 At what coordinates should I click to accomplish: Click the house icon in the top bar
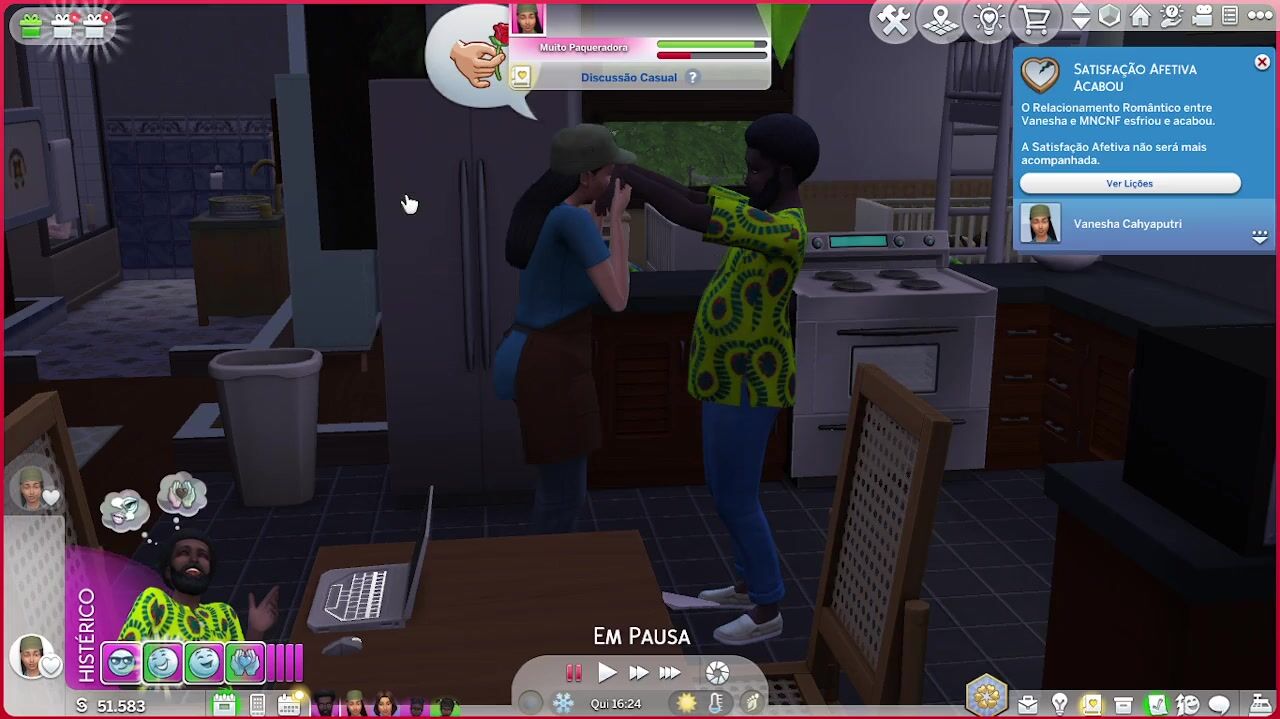pyautogui.click(x=1140, y=17)
